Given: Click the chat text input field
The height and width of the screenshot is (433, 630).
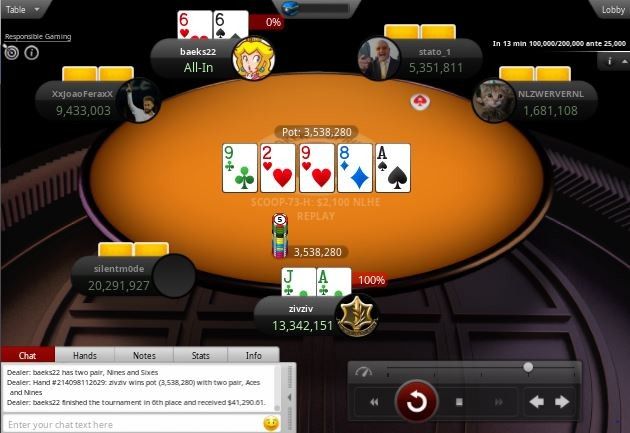Looking at the screenshot, I should [130, 424].
